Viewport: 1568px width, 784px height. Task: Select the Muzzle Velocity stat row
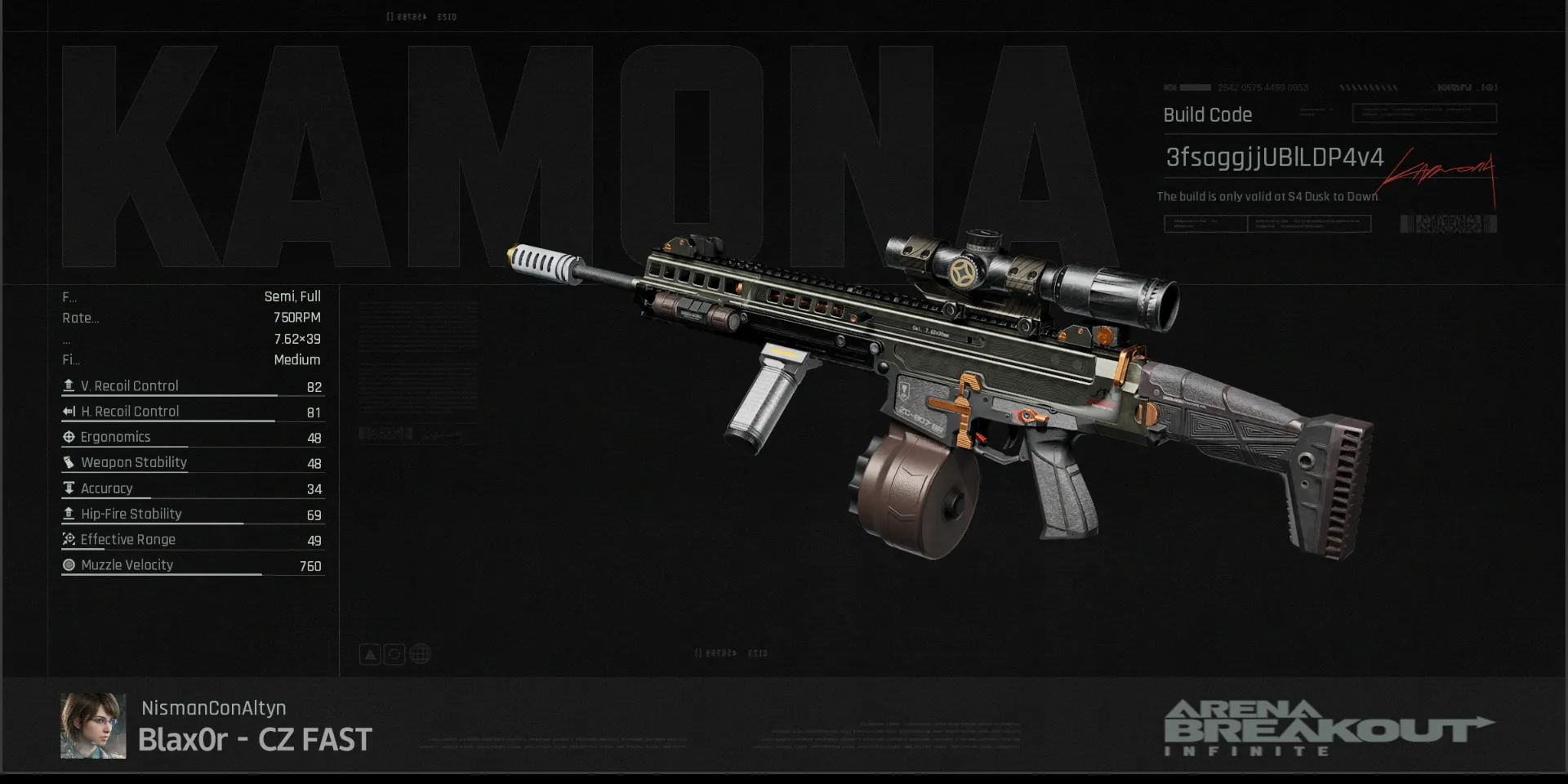pos(193,565)
